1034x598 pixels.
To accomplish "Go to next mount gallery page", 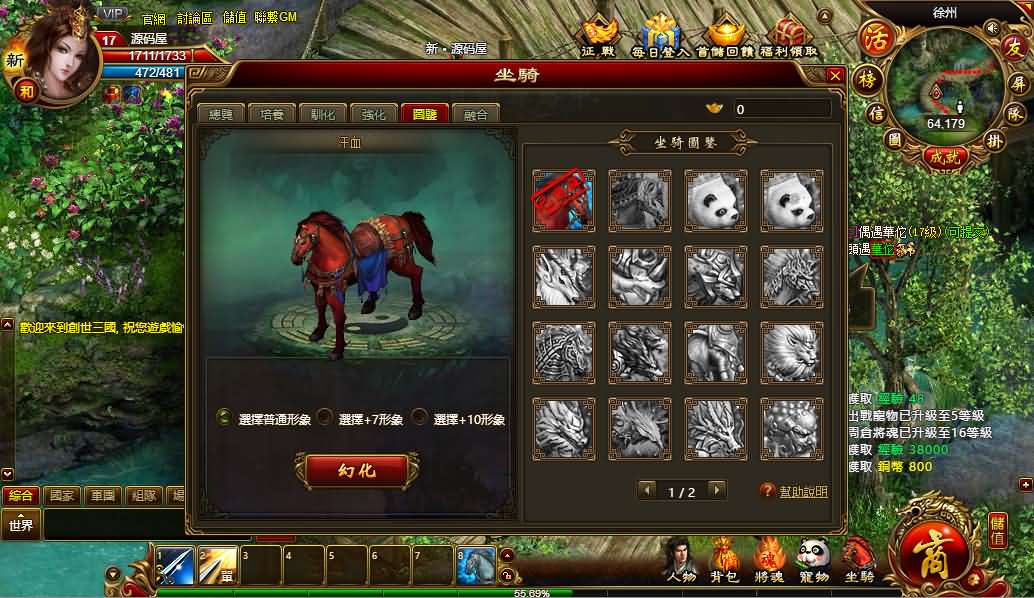I will (715, 490).
